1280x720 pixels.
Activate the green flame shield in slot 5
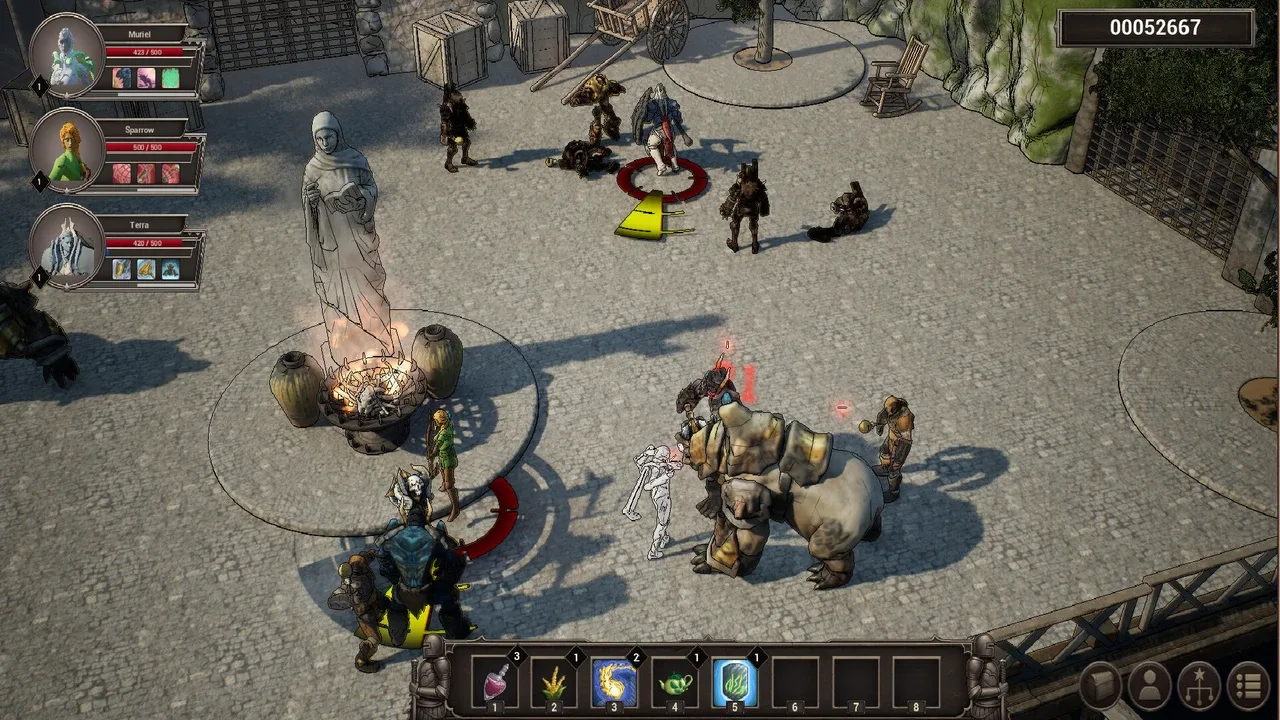point(735,683)
